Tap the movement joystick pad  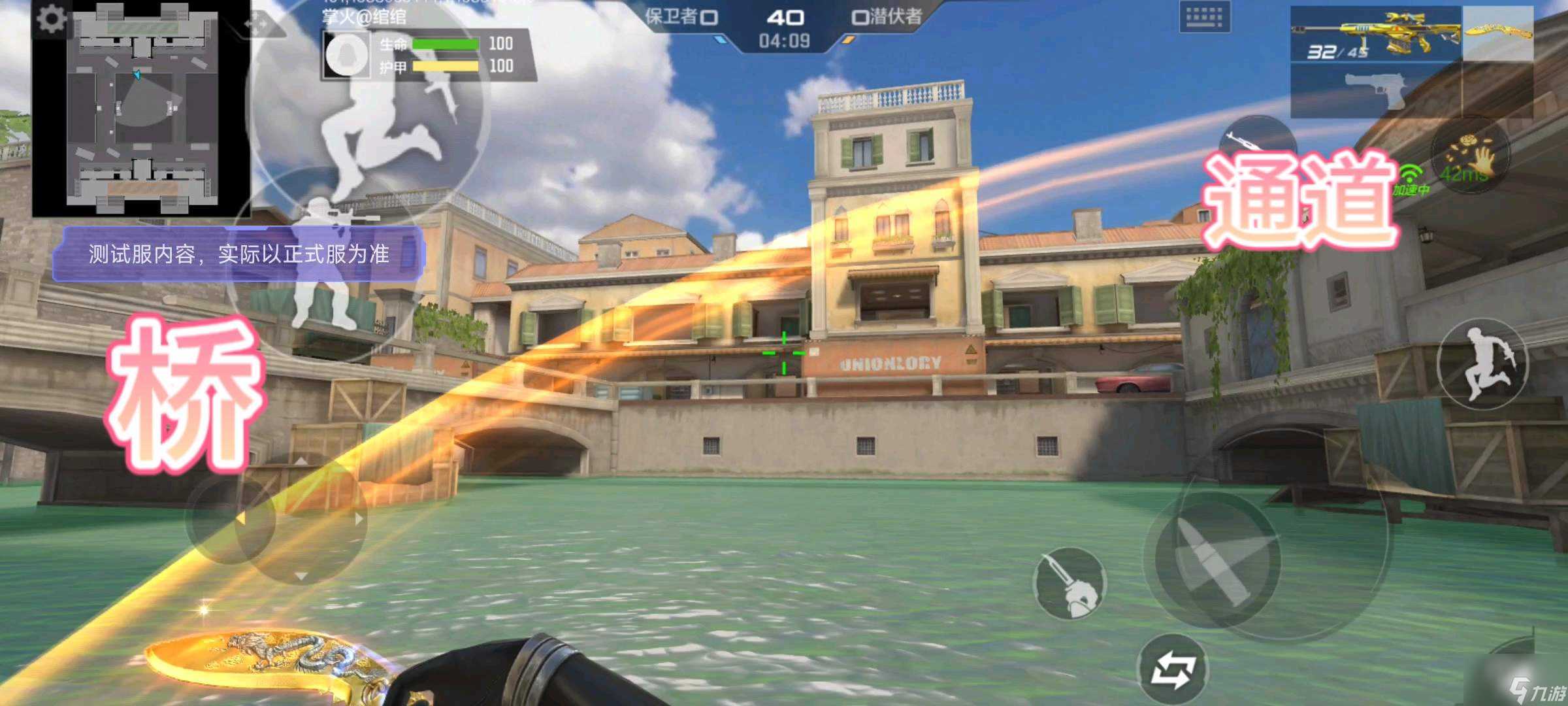(301, 519)
